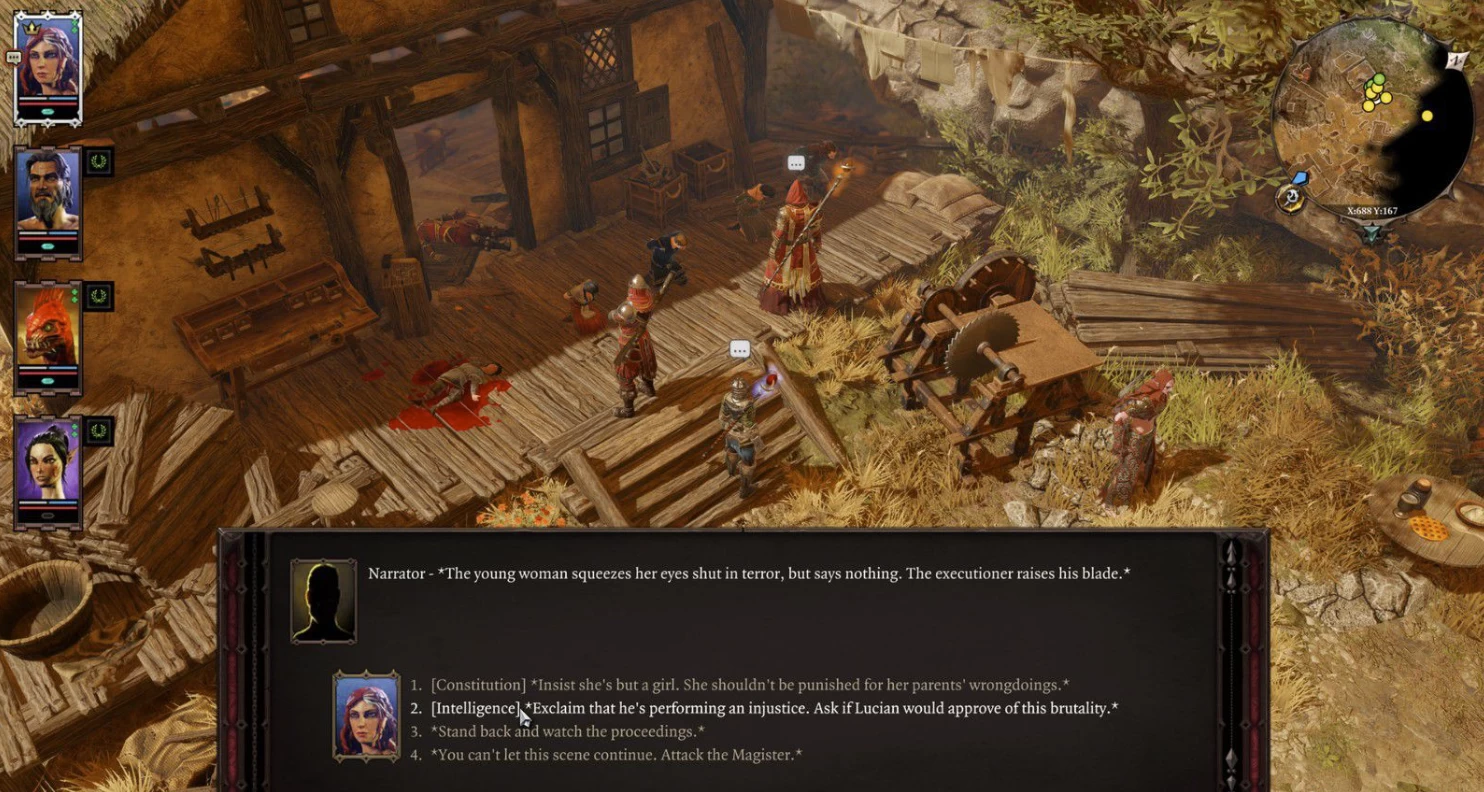Select the red lizard party portrait
1484x792 pixels.
tap(47, 336)
